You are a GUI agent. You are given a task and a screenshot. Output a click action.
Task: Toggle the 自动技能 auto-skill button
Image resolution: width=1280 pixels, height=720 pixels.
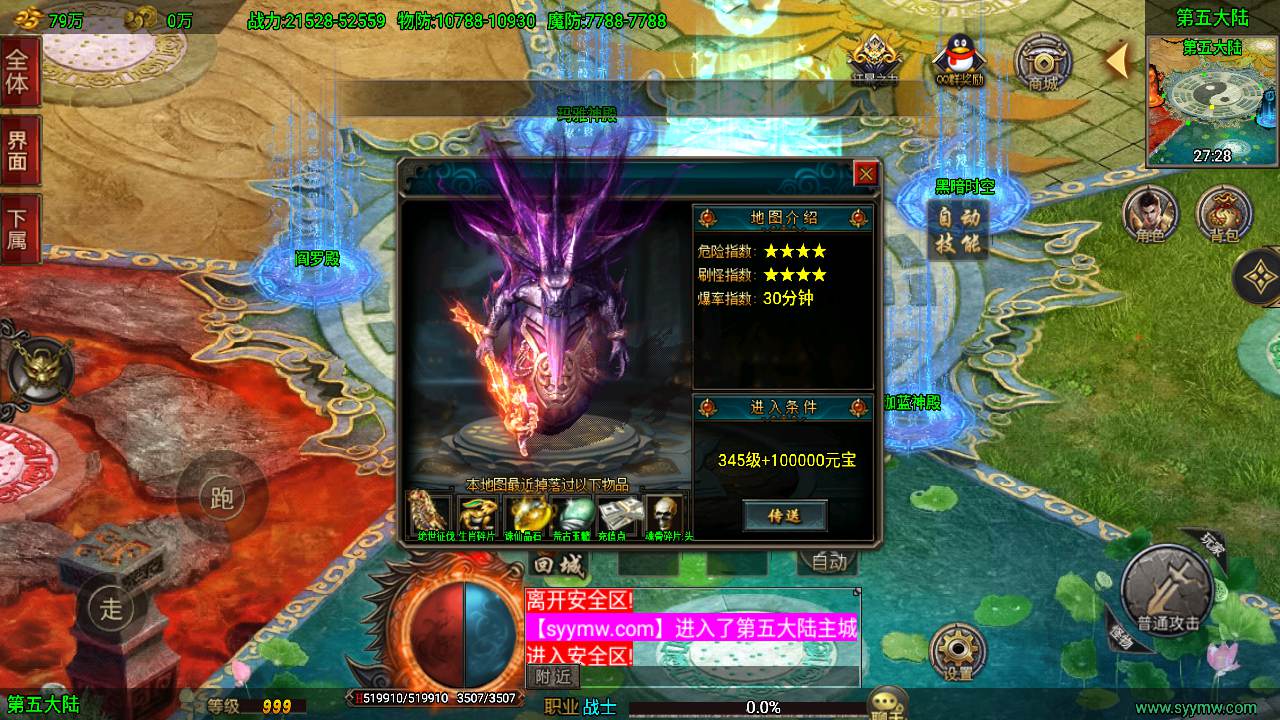coord(958,230)
